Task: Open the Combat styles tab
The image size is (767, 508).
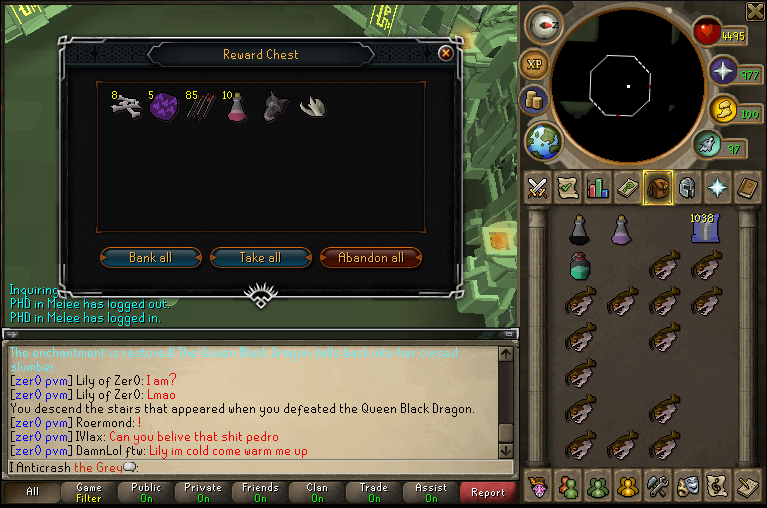Action: click(538, 187)
